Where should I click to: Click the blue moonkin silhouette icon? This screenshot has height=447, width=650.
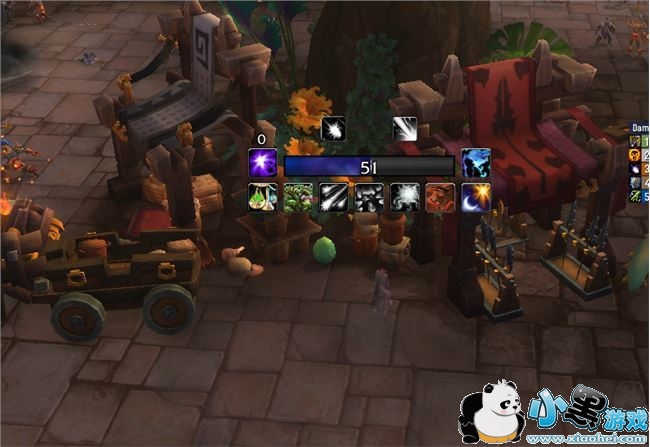coord(475,163)
